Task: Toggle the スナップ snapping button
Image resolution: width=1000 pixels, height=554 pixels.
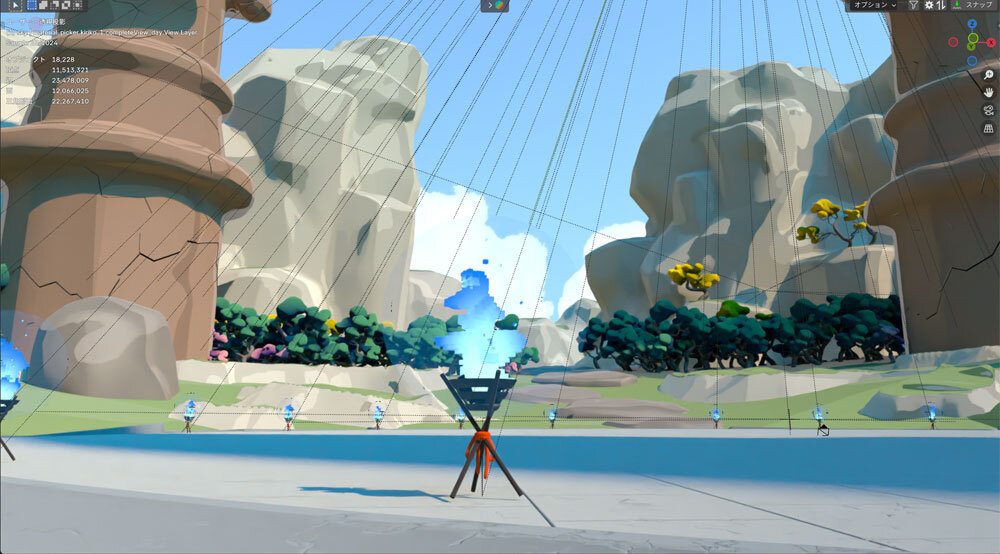Action: coord(973,5)
